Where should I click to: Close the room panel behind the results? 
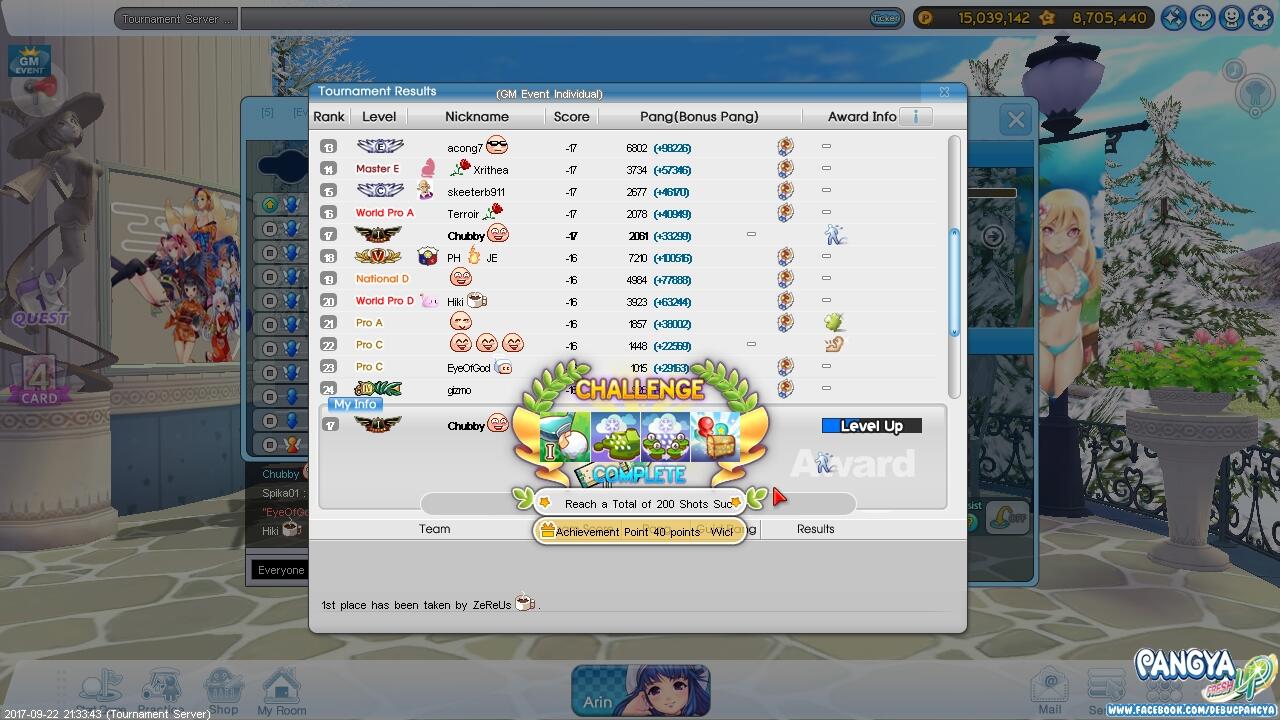tap(1016, 120)
